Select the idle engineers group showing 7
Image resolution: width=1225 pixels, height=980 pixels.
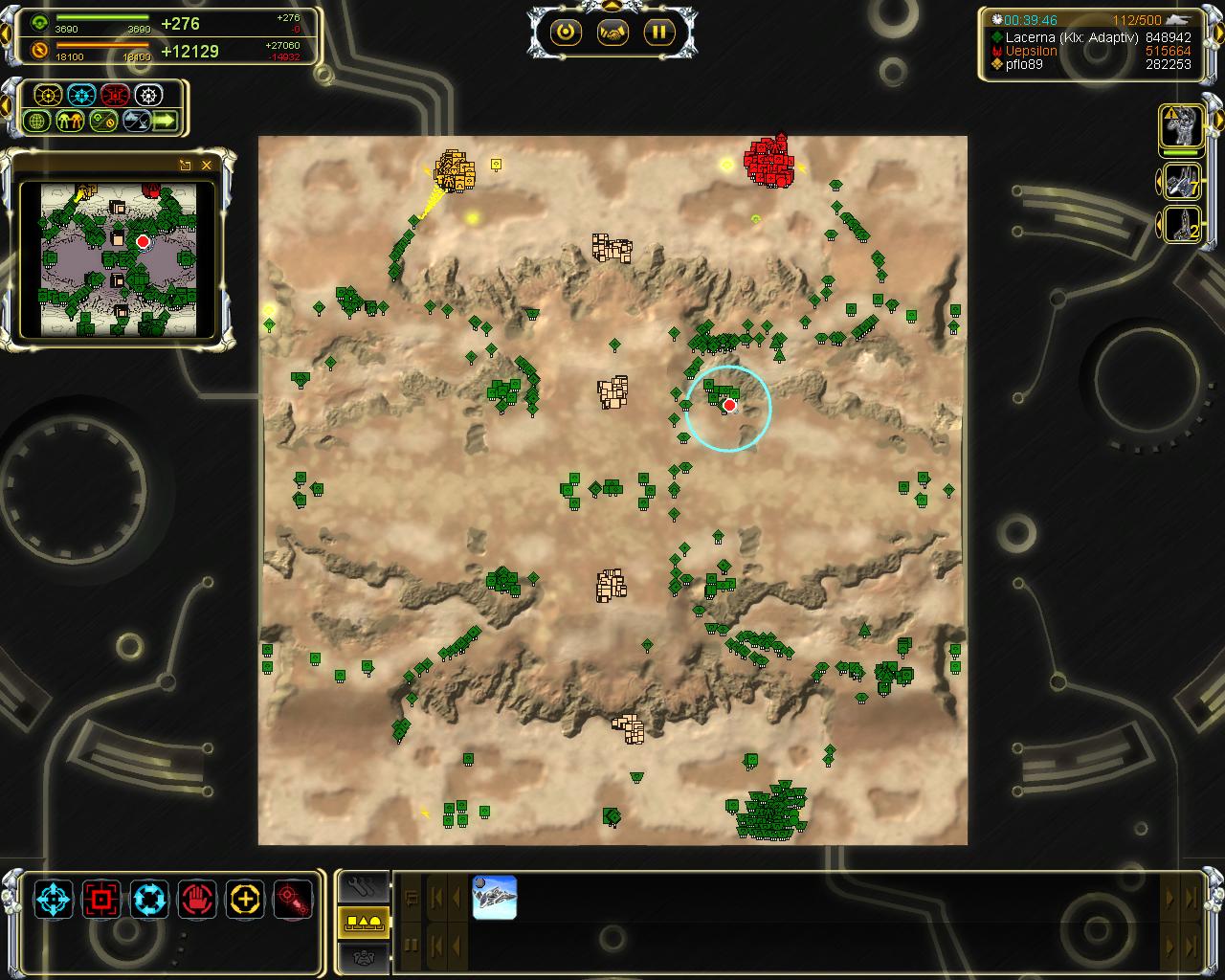(x=1181, y=181)
